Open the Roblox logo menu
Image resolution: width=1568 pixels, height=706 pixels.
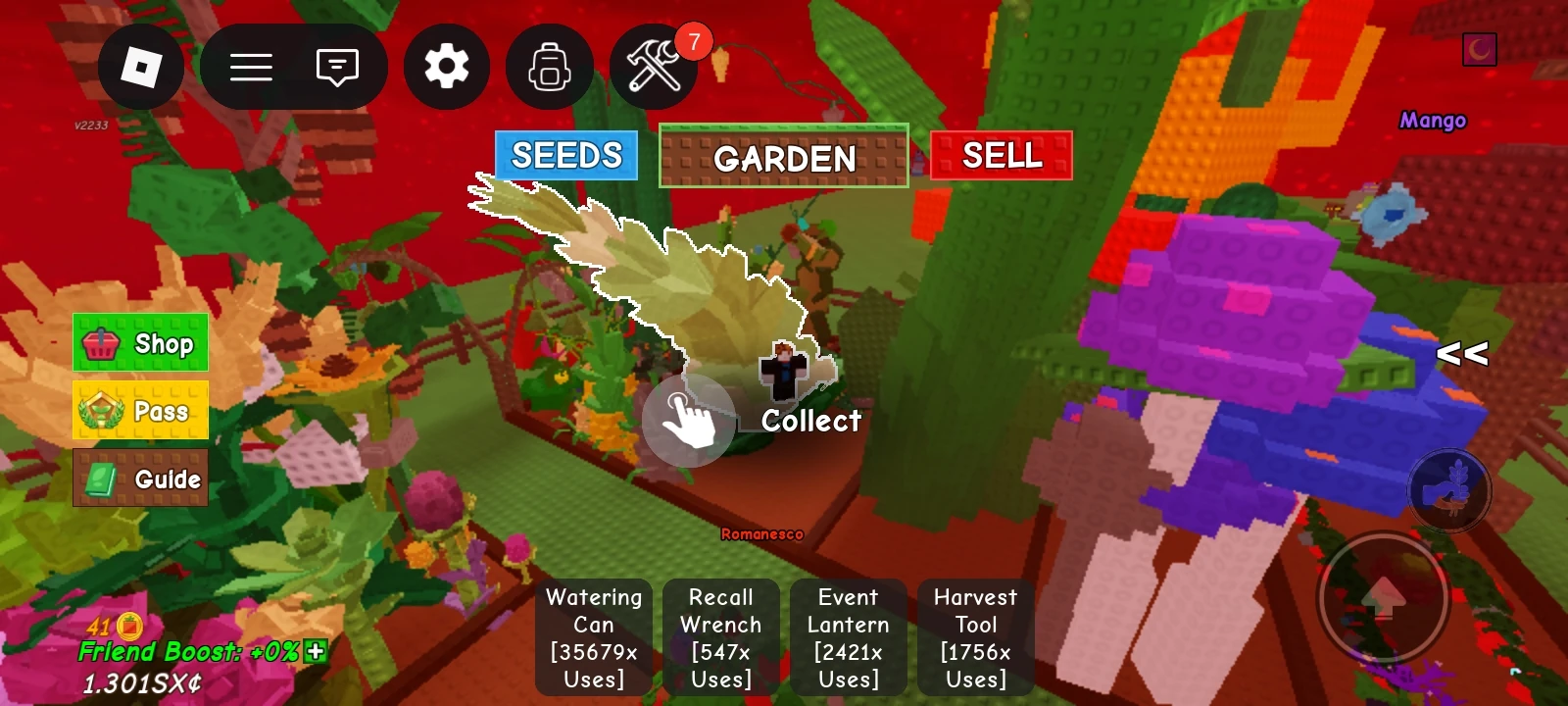pyautogui.click(x=141, y=66)
